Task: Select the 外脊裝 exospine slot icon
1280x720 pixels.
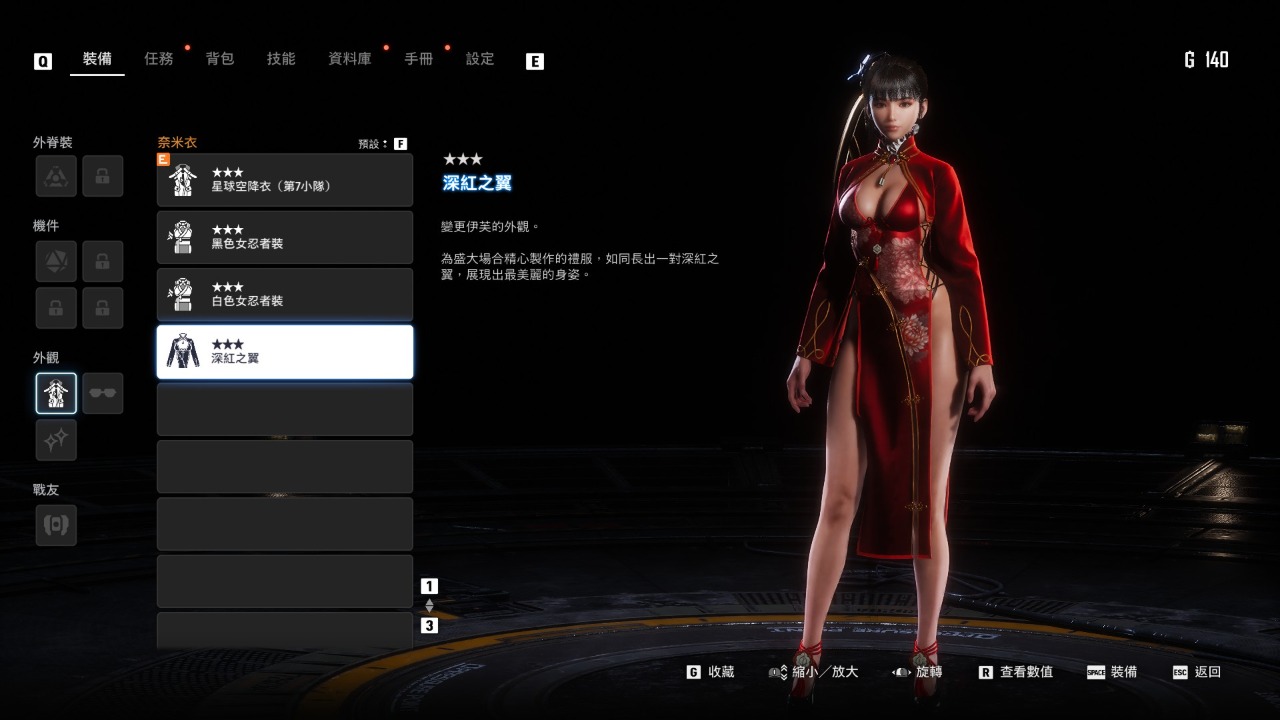Action: pyautogui.click(x=55, y=176)
